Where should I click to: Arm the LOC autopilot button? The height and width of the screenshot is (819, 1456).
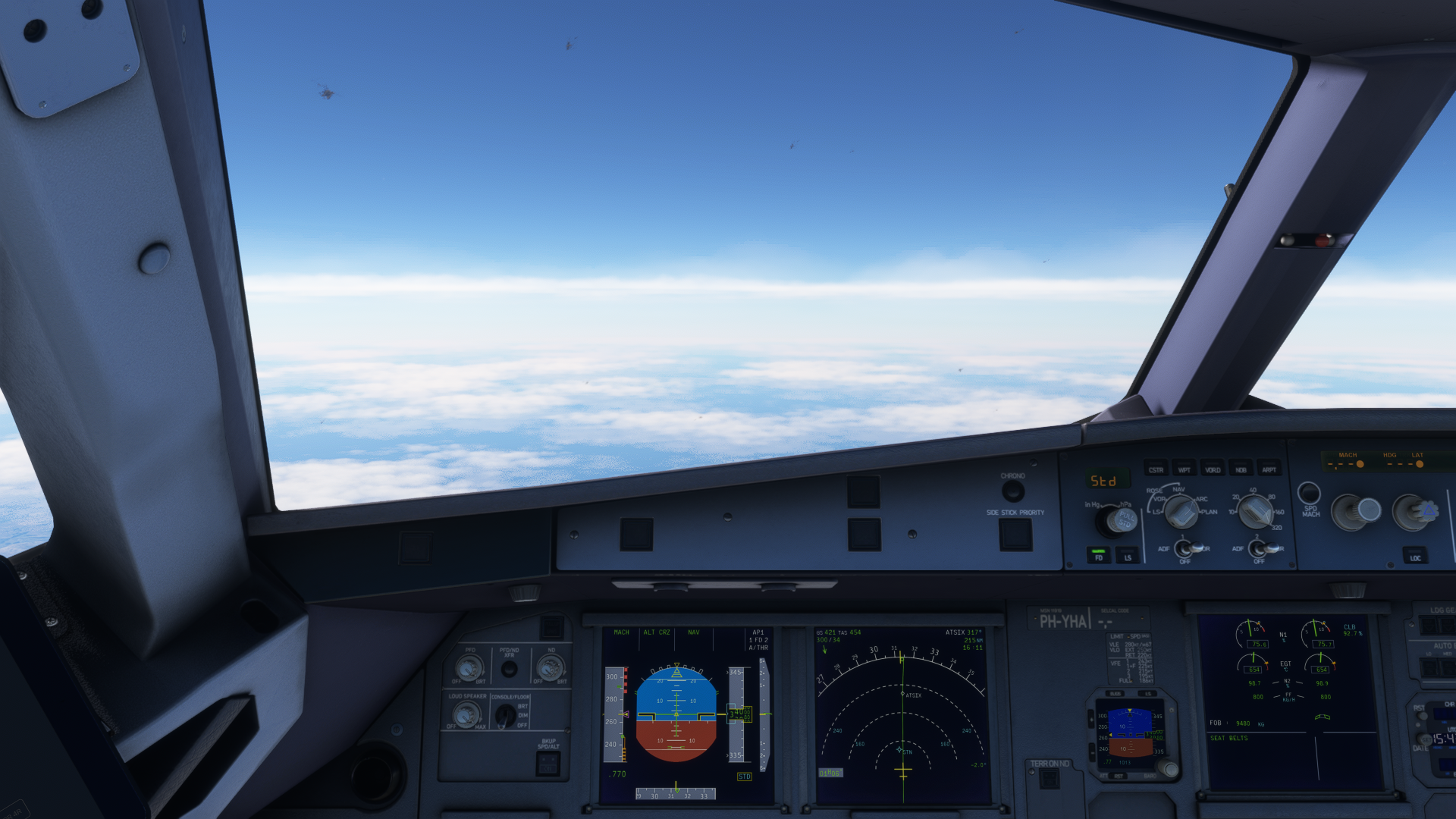click(x=1415, y=556)
